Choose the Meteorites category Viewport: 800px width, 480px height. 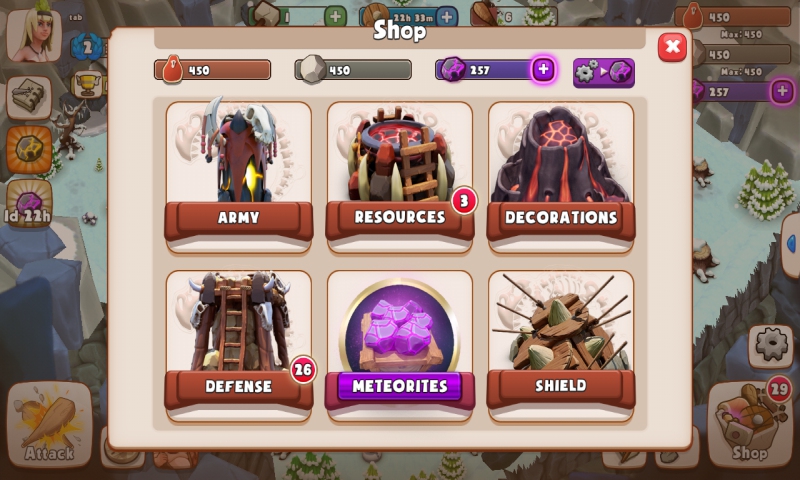[400, 340]
